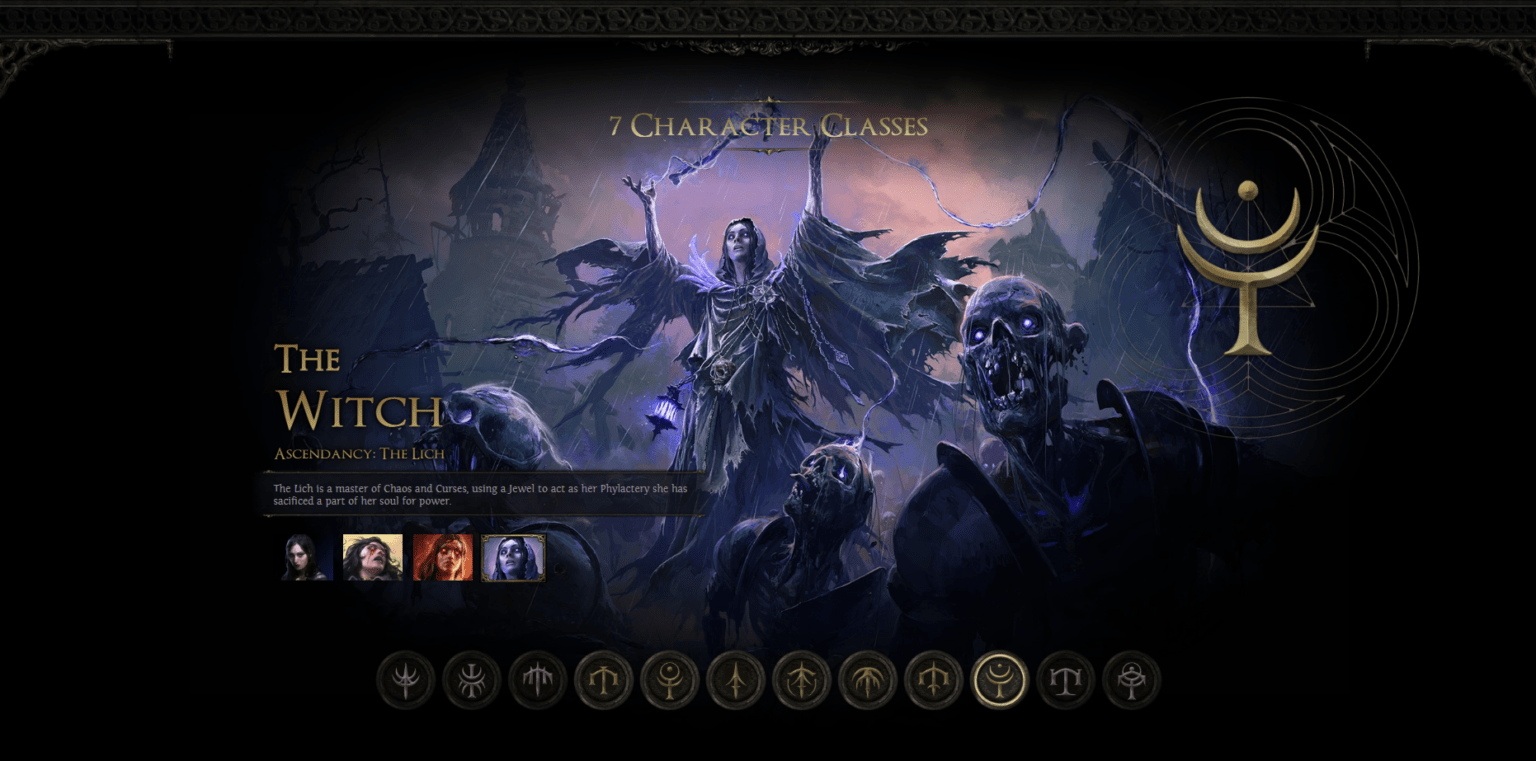This screenshot has width=1536, height=761.
Task: Click 'The Witch' title text
Action: 356,387
